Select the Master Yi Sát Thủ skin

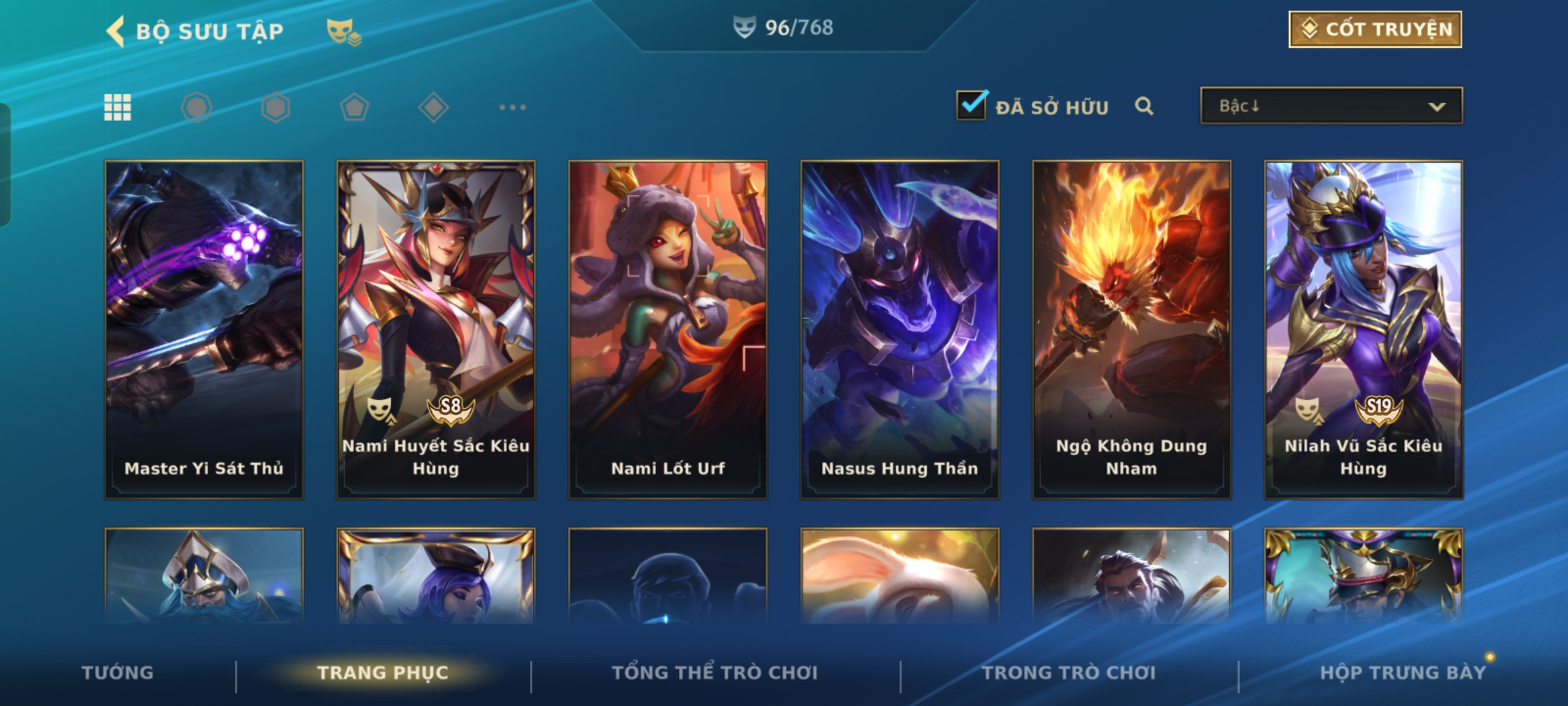204,329
